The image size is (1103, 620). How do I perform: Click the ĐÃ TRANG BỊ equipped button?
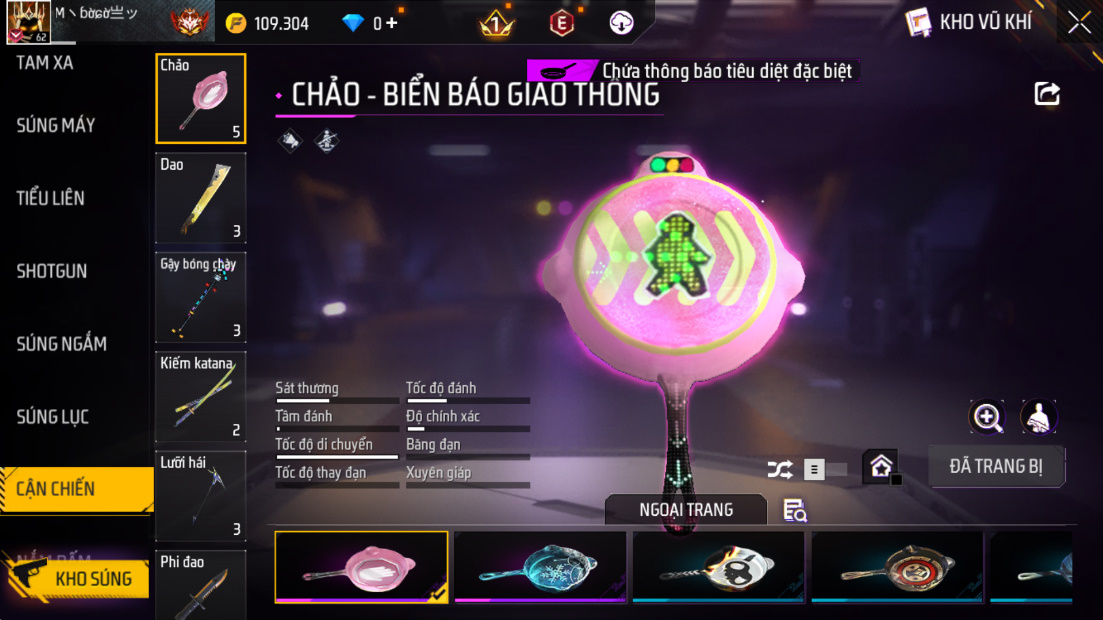[x=996, y=467]
